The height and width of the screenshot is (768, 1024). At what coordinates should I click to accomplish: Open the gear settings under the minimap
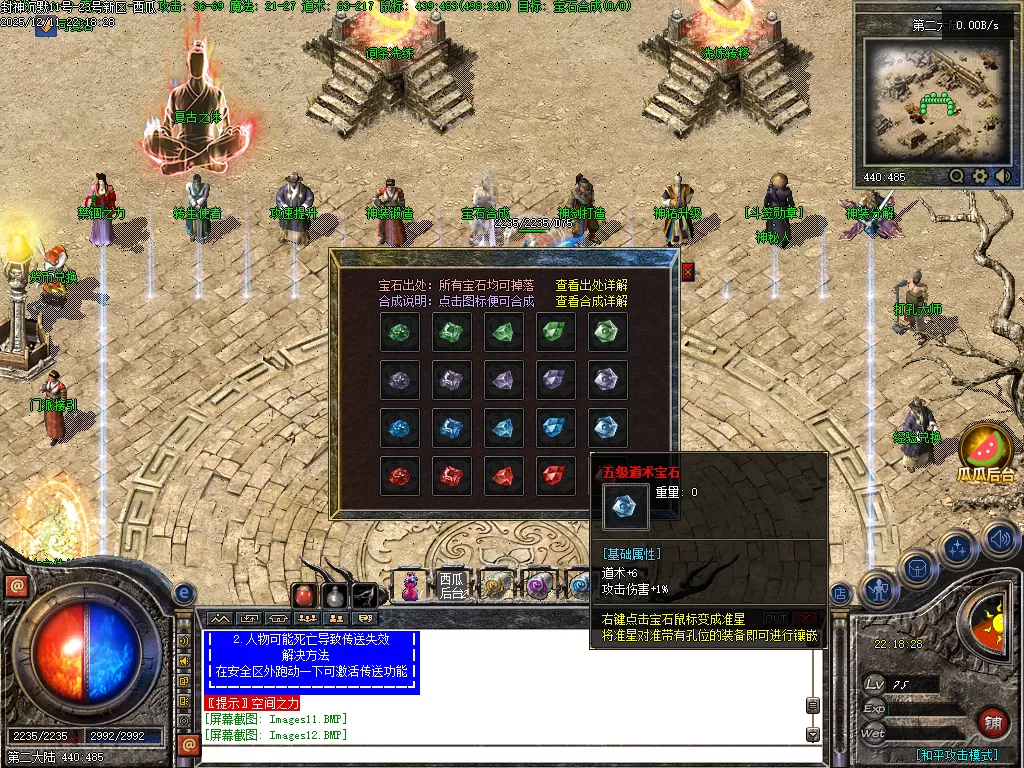980,176
